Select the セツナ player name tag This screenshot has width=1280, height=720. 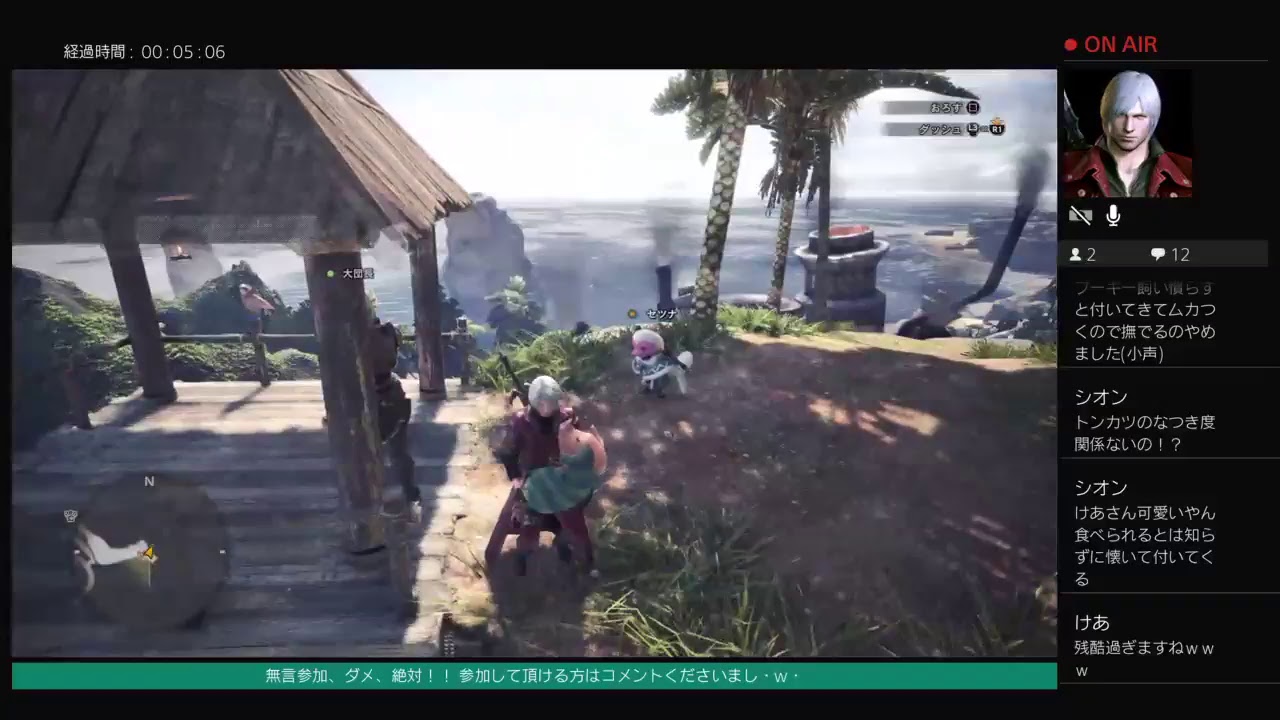(x=659, y=313)
